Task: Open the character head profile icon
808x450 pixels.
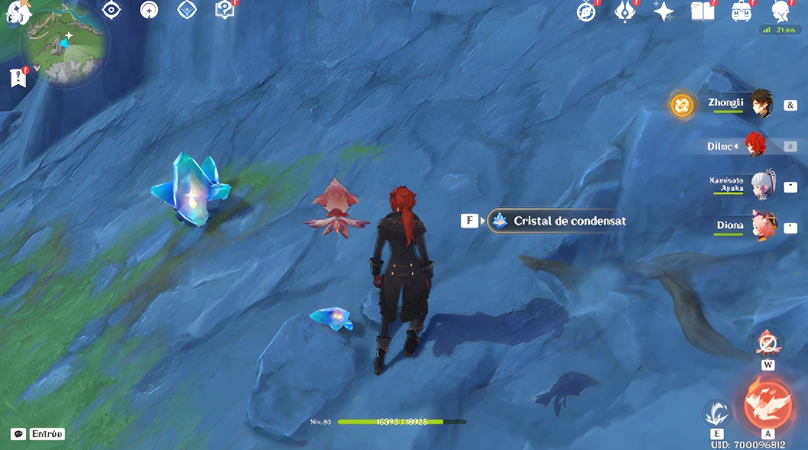Action: [x=780, y=11]
